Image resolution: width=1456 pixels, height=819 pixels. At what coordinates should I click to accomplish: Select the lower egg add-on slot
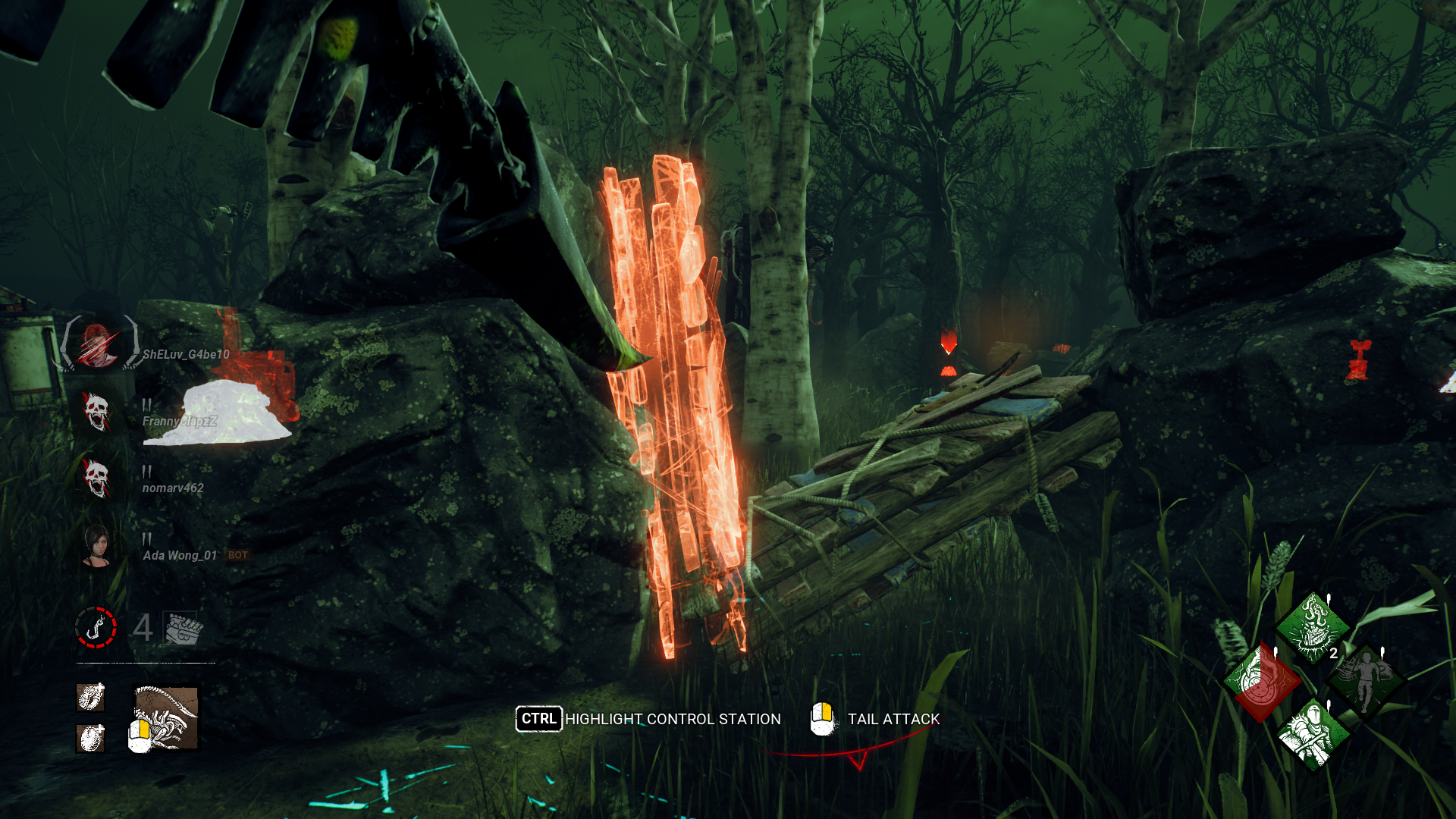click(x=90, y=737)
